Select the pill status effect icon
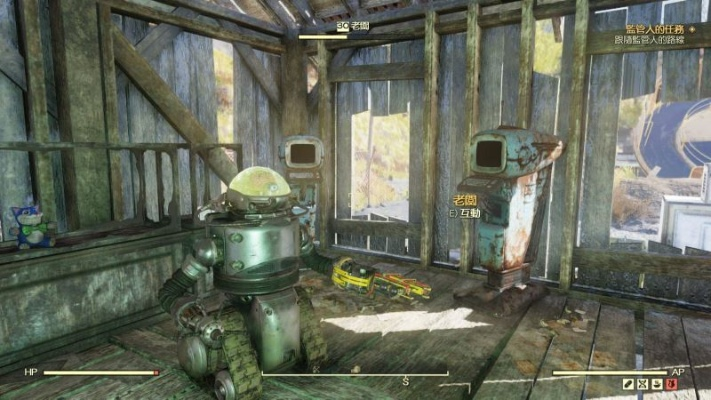The width and height of the screenshot is (711, 400). 627,384
